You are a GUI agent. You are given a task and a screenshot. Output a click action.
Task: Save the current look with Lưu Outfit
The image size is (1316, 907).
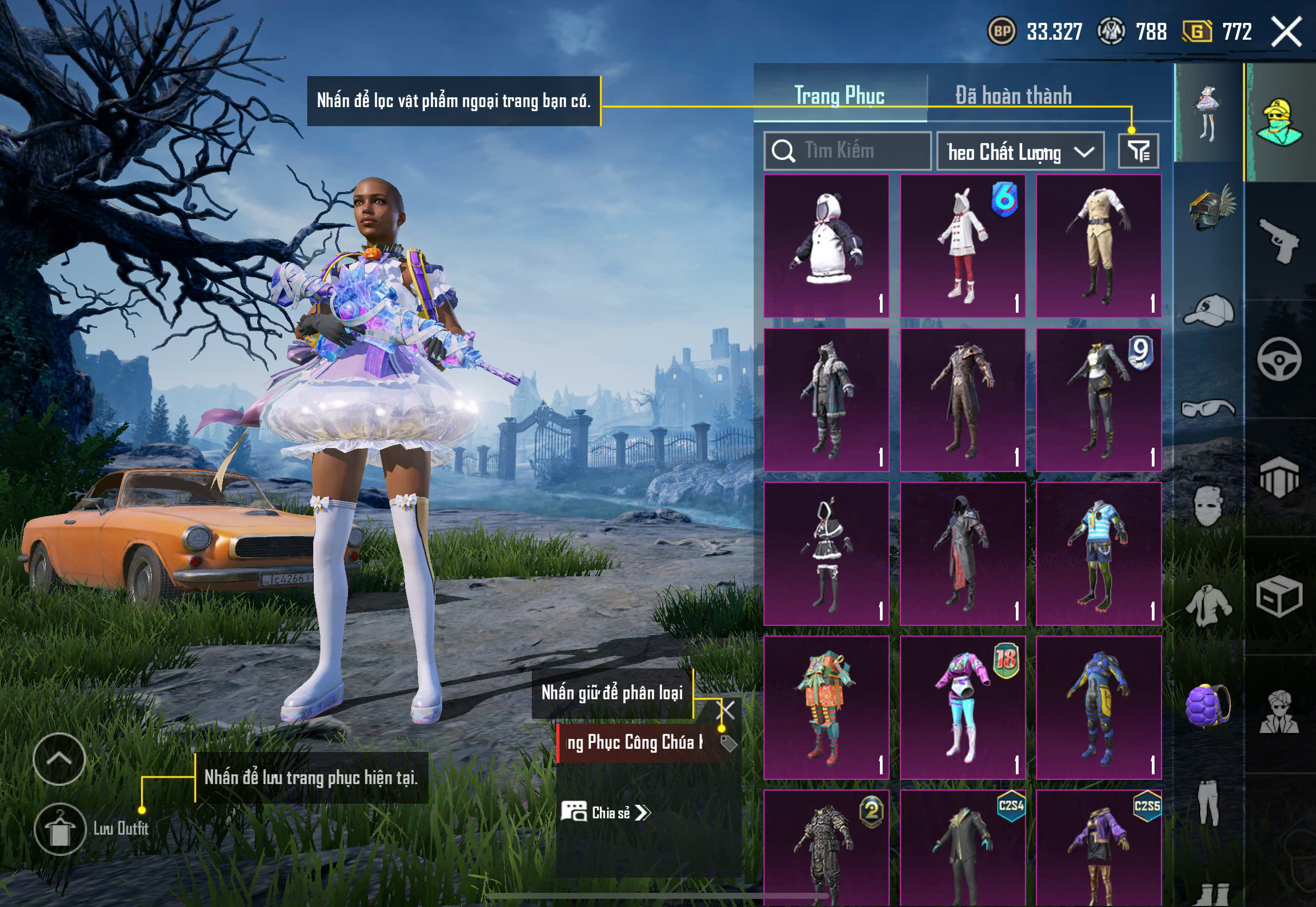tap(60, 829)
